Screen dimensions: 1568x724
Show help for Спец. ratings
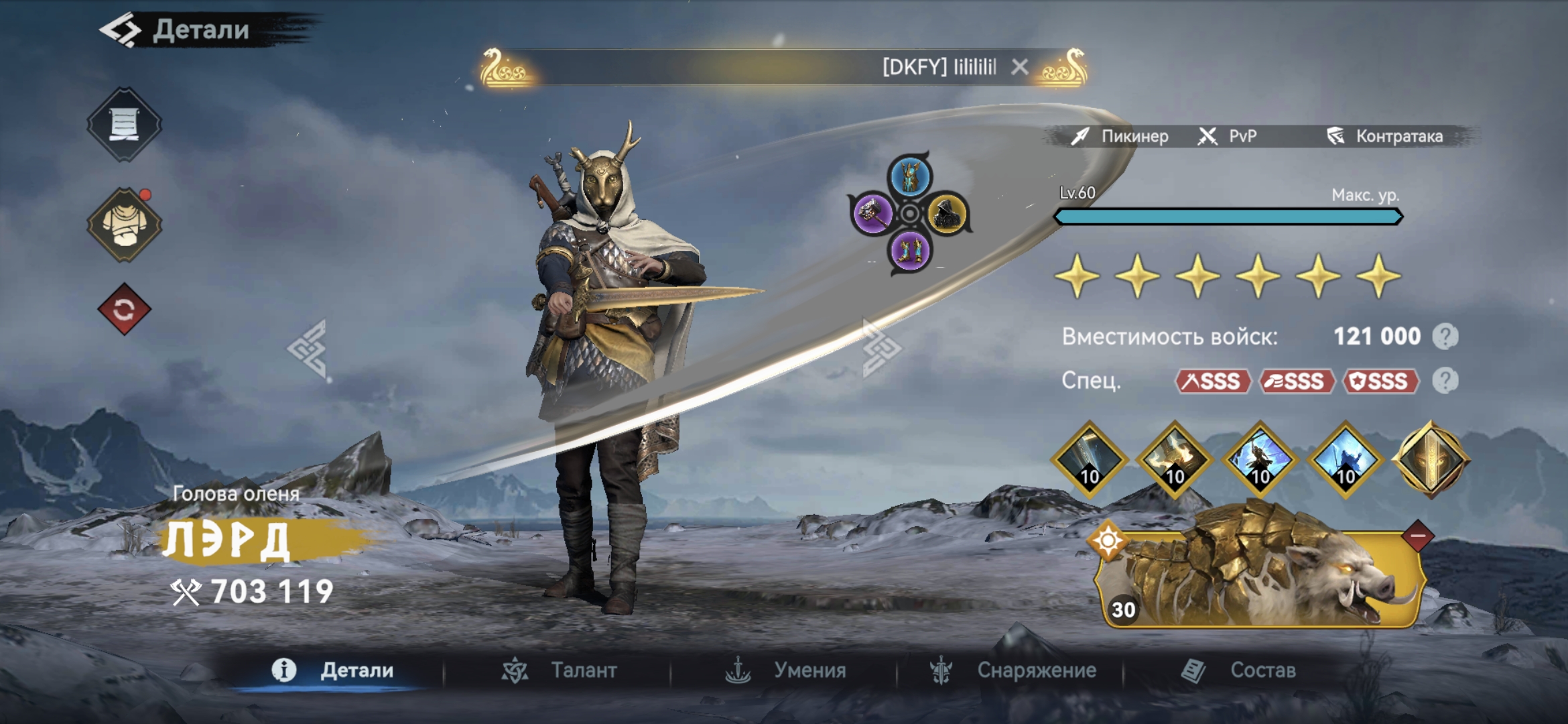(1445, 381)
